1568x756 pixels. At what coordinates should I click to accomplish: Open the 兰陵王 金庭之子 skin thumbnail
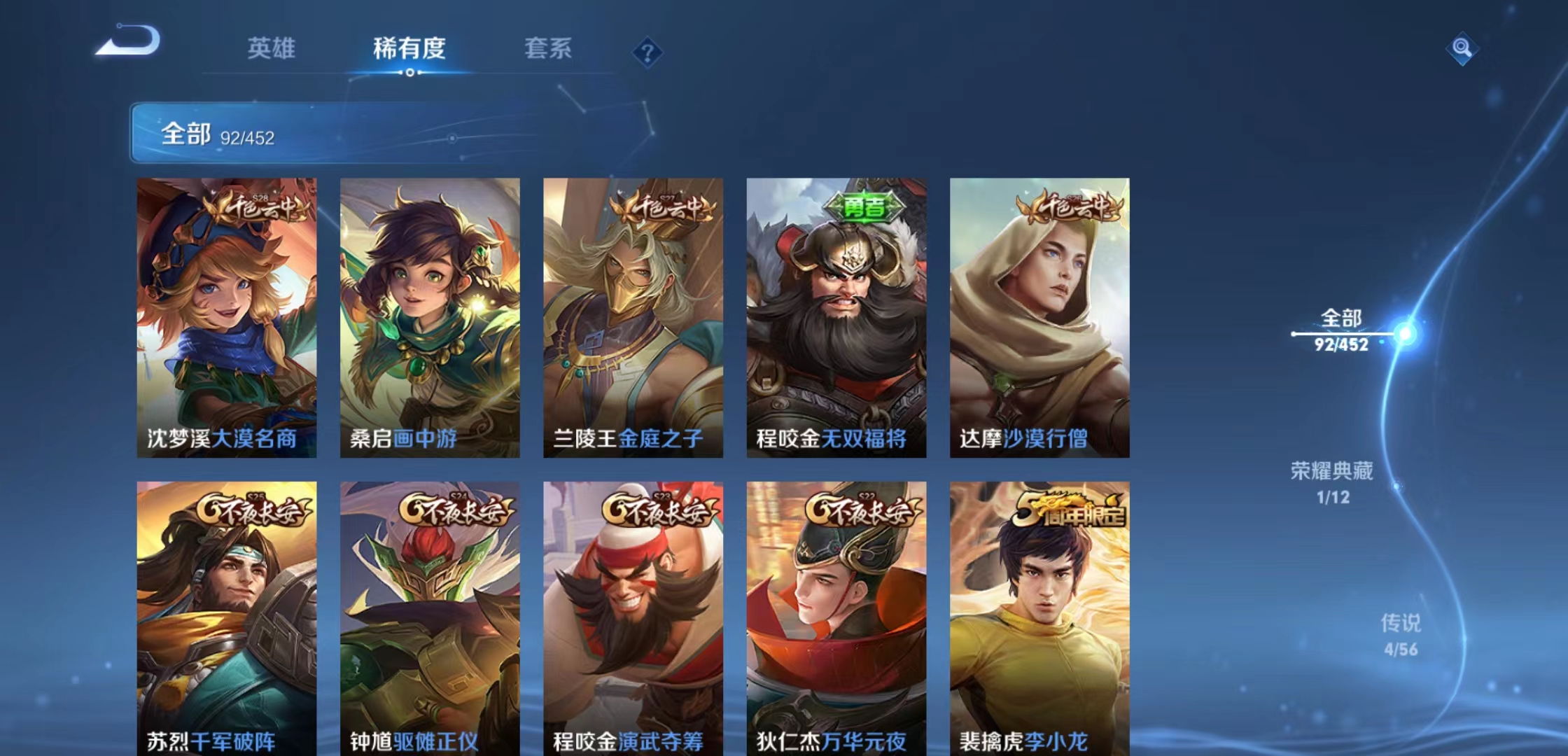[633, 315]
